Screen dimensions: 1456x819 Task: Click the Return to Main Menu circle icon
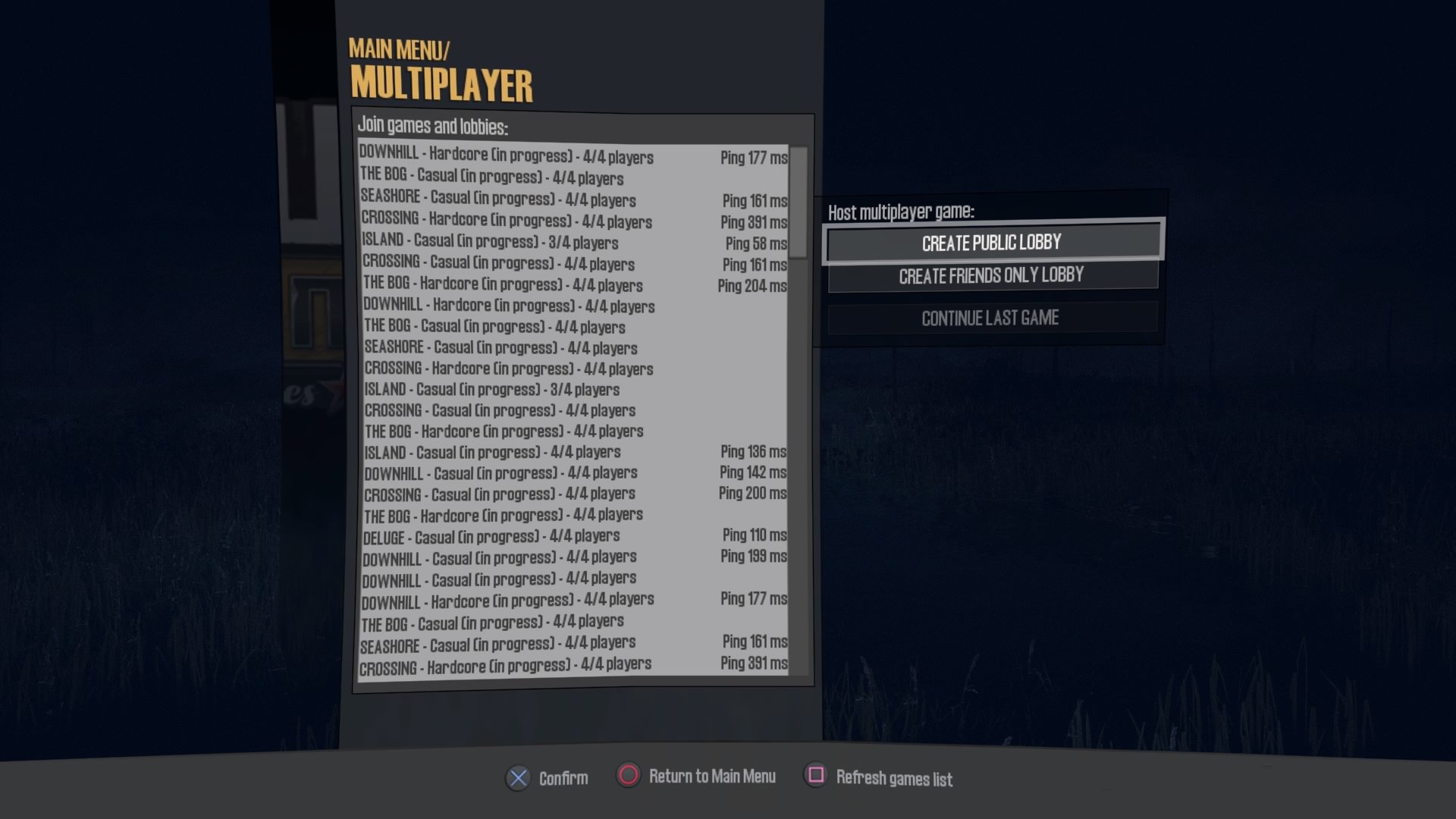click(x=627, y=776)
